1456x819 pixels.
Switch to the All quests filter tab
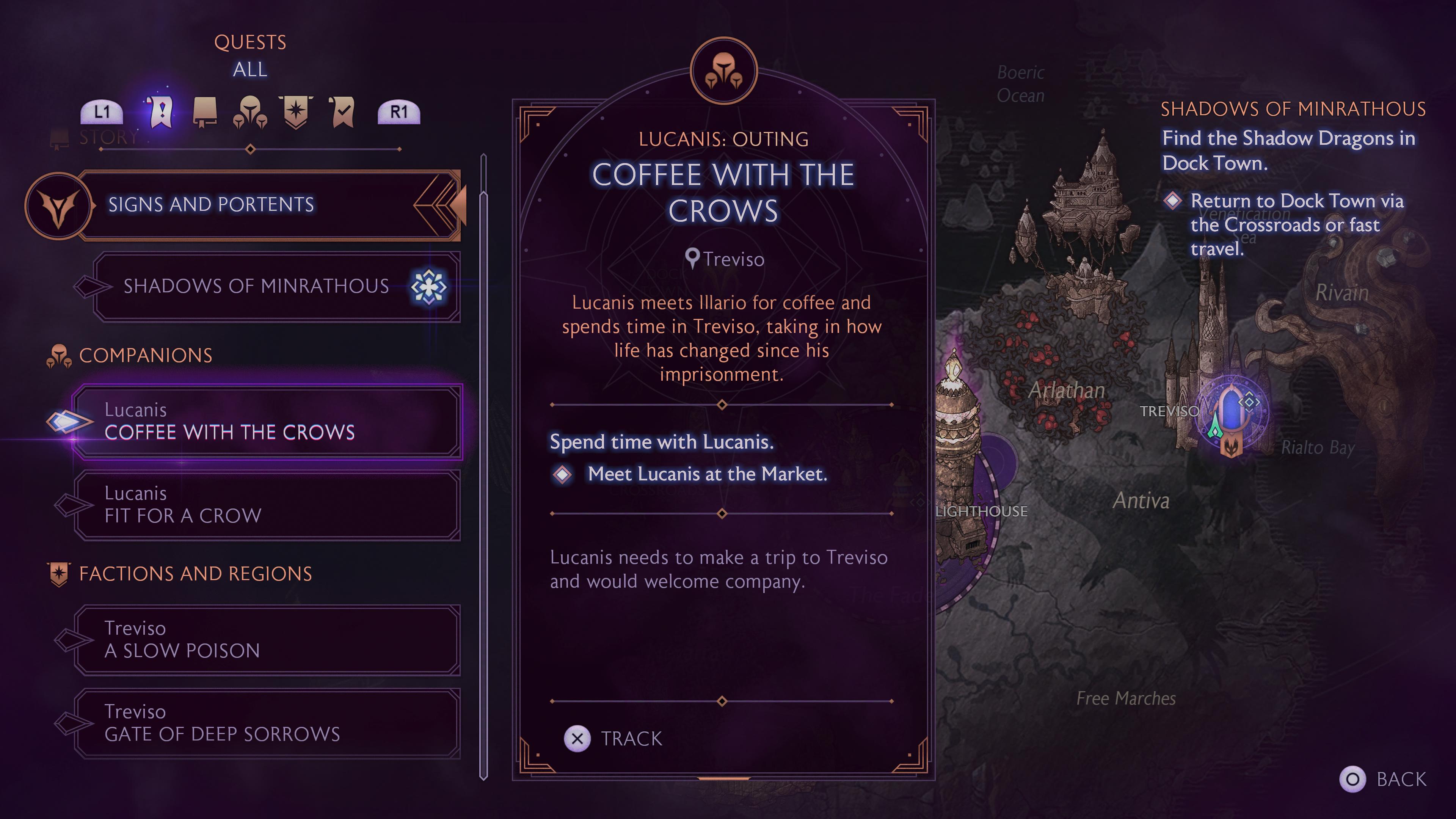[161, 111]
